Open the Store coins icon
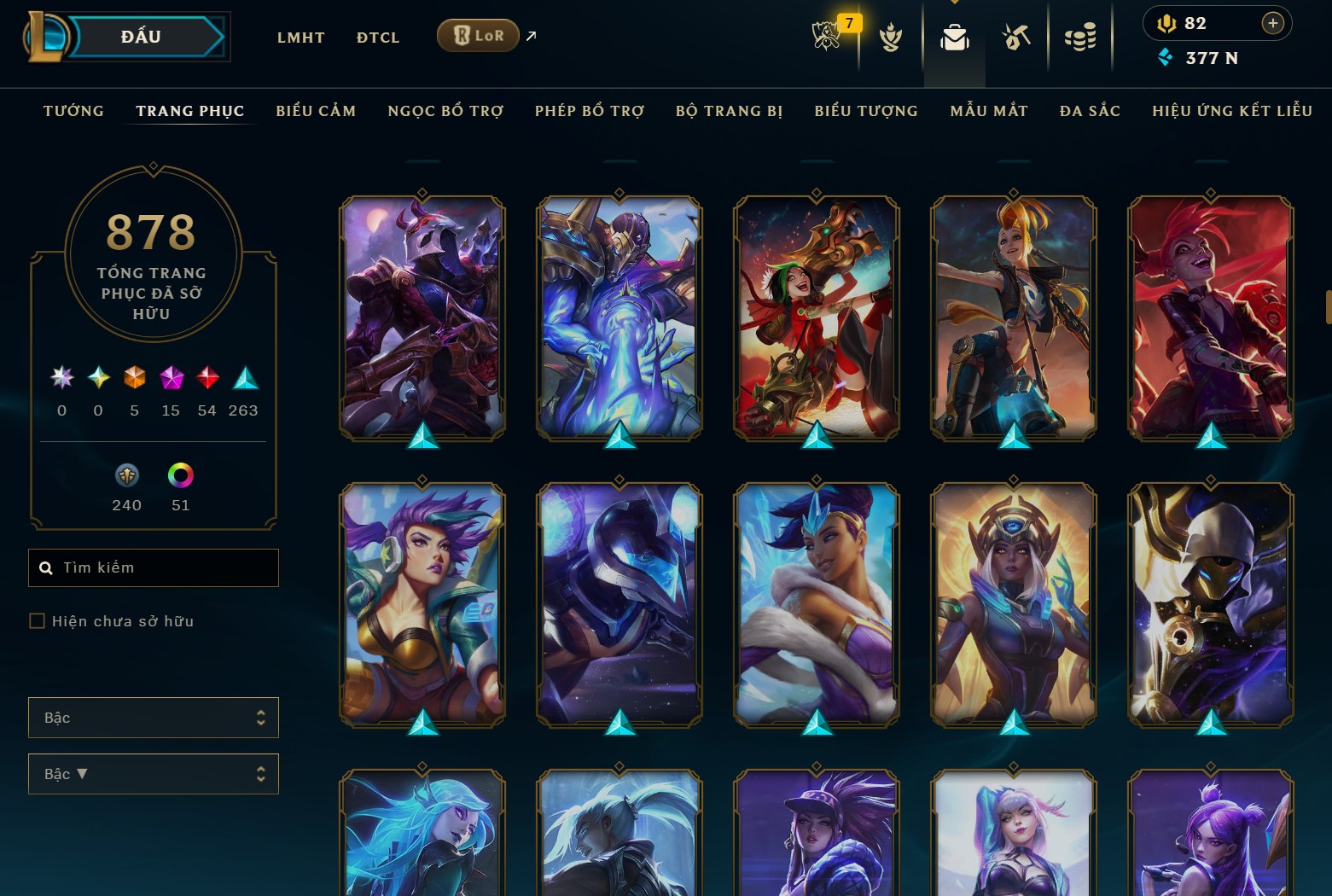 pyautogui.click(x=1080, y=37)
